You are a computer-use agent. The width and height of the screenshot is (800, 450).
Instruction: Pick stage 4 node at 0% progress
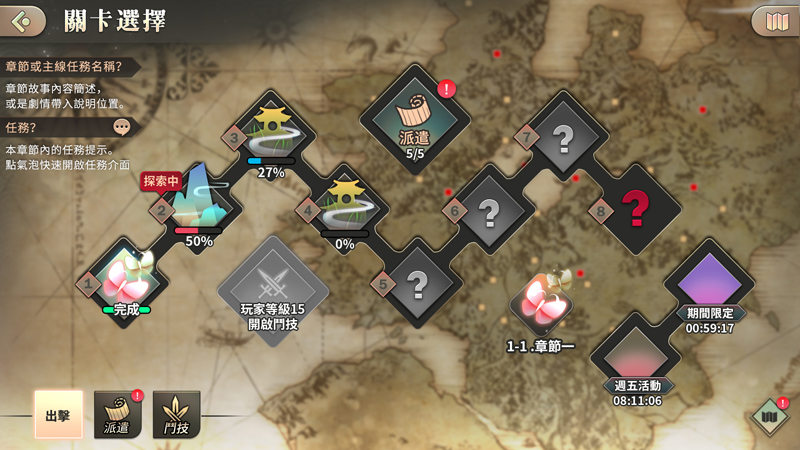point(343,207)
